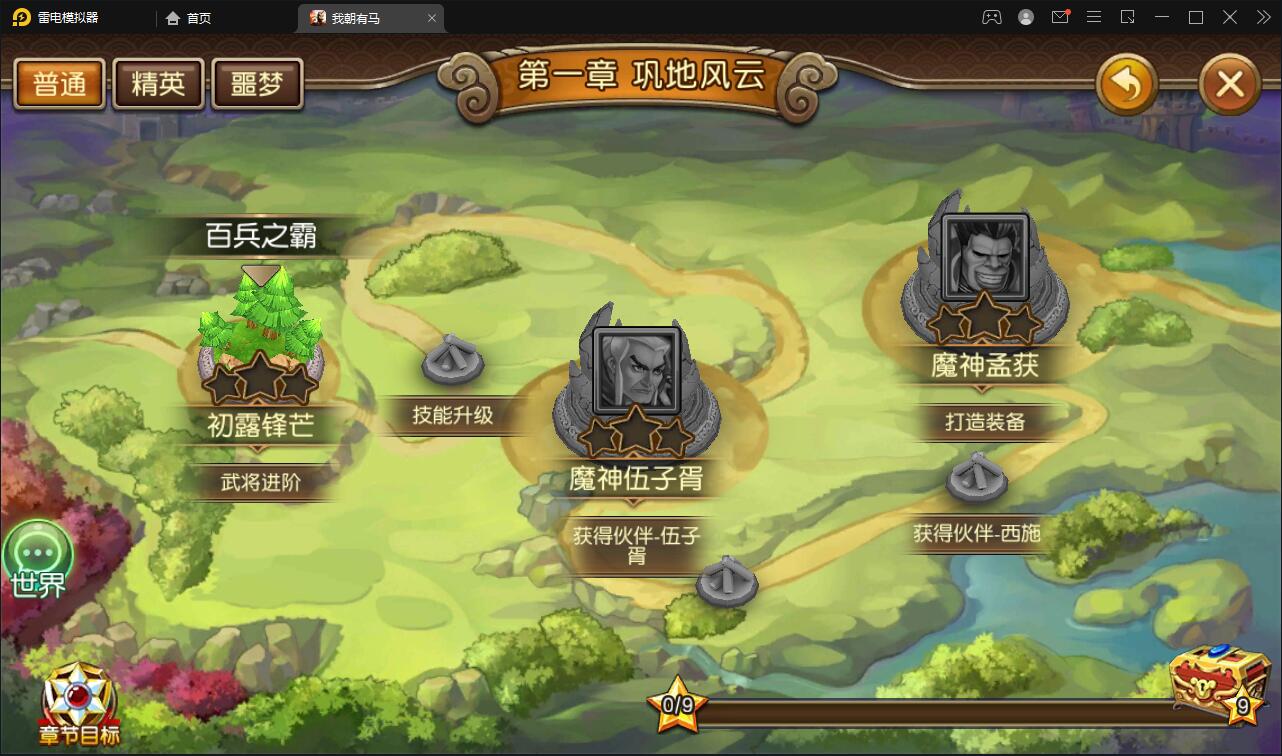Image resolution: width=1282 pixels, height=756 pixels.
Task: Click the 获得伙伴-伍子胥 quest label
Action: pos(637,545)
